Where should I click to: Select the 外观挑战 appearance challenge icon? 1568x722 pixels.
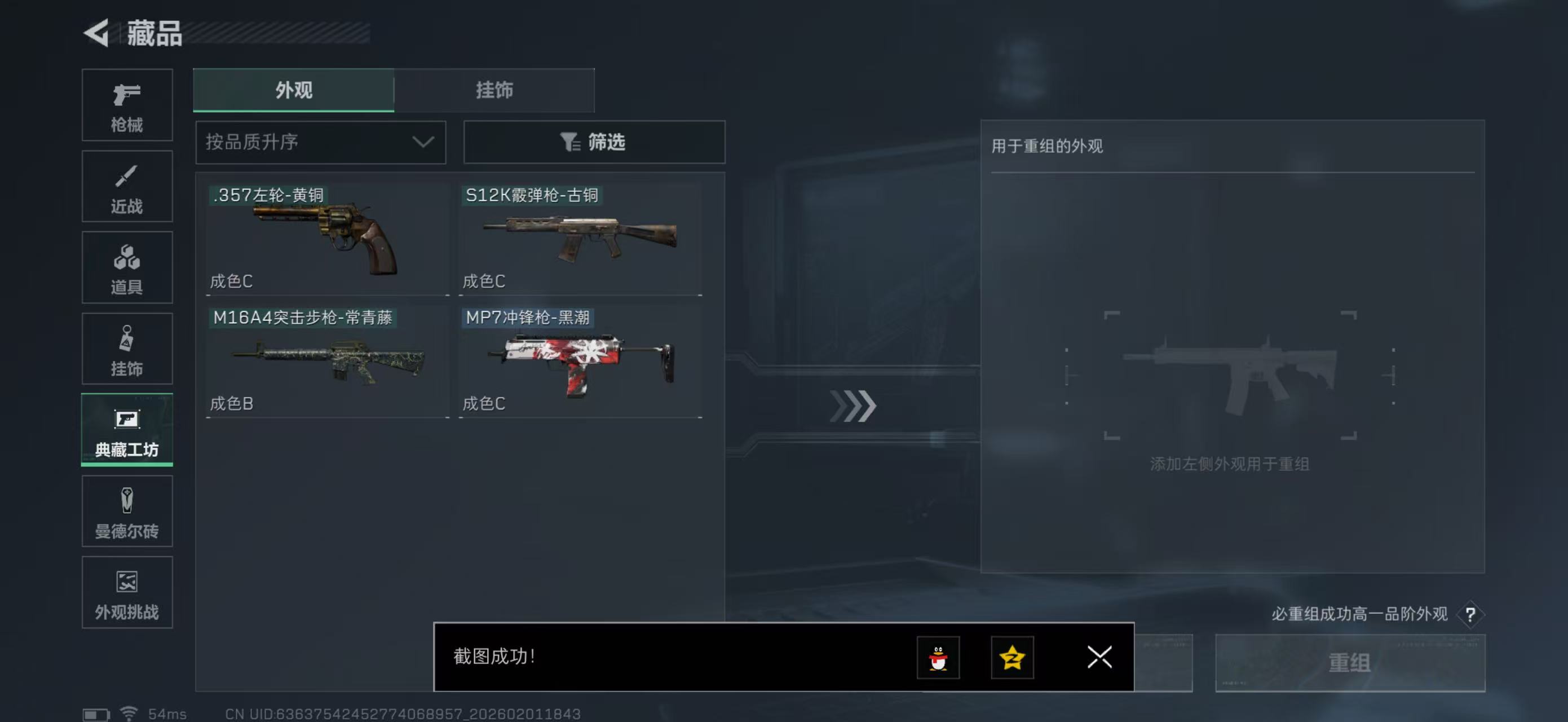tap(127, 592)
